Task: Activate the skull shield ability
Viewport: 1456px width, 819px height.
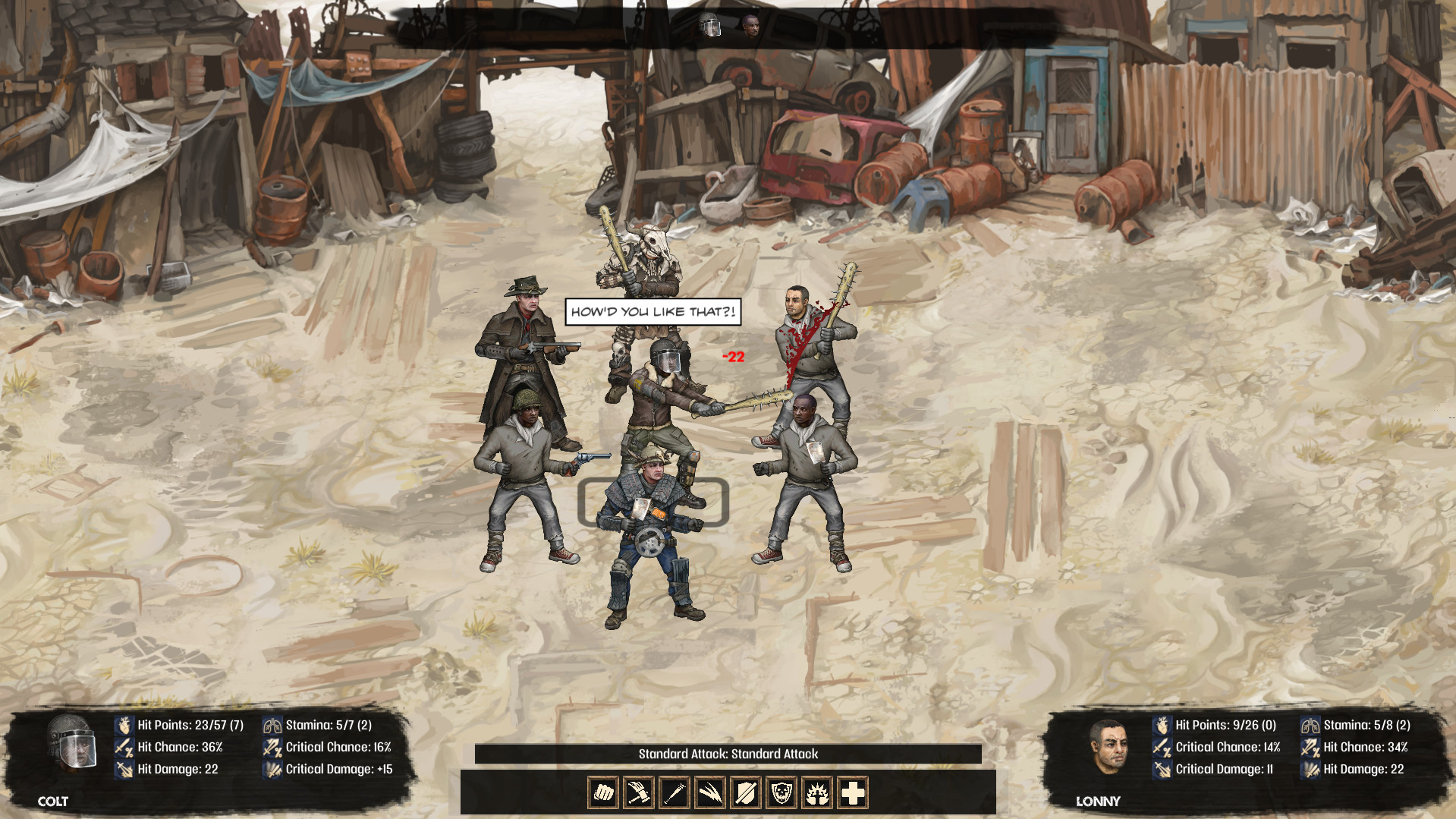Action: point(781,793)
